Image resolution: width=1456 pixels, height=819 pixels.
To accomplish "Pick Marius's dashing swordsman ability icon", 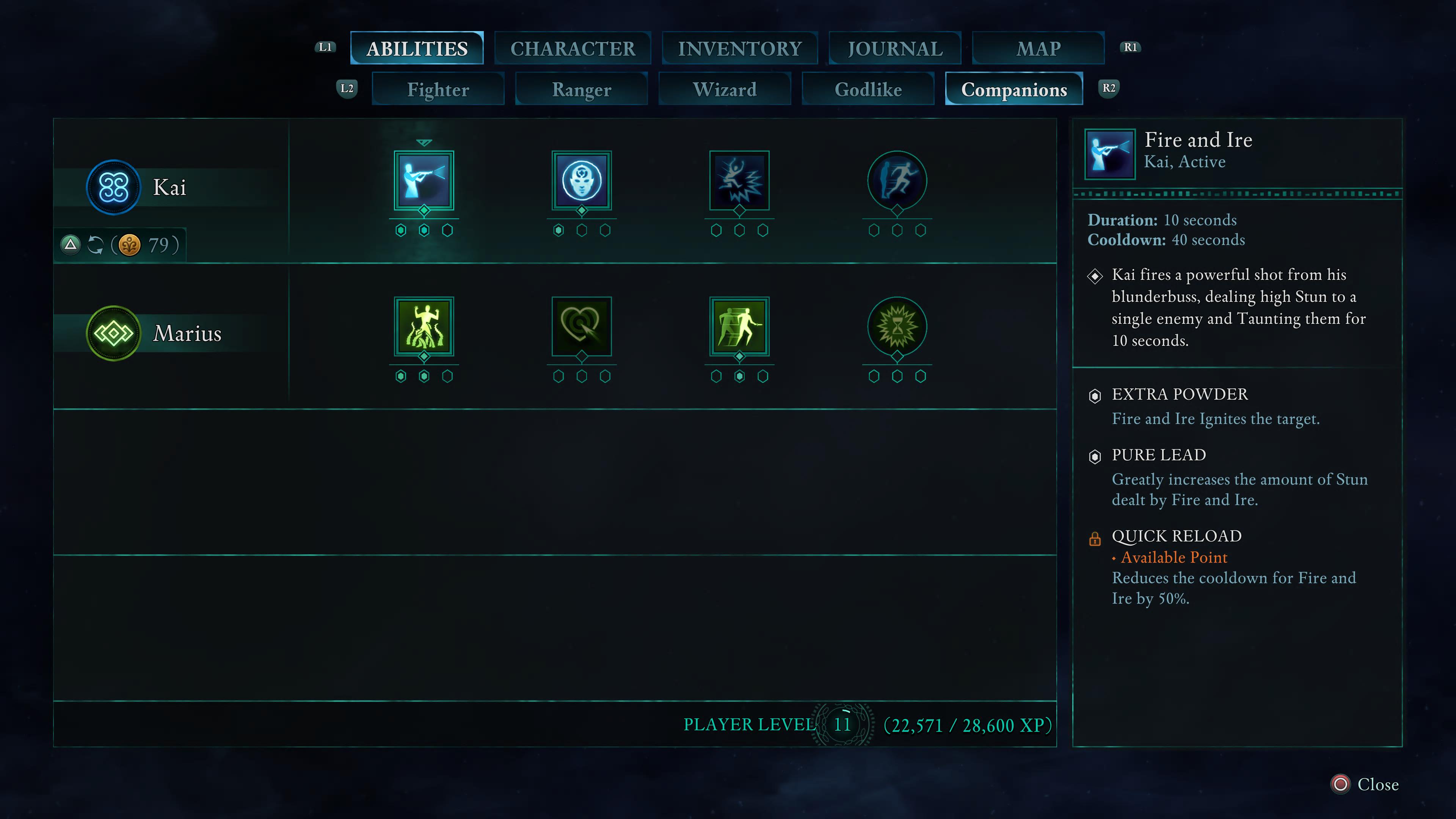I will pyautogui.click(x=739, y=327).
